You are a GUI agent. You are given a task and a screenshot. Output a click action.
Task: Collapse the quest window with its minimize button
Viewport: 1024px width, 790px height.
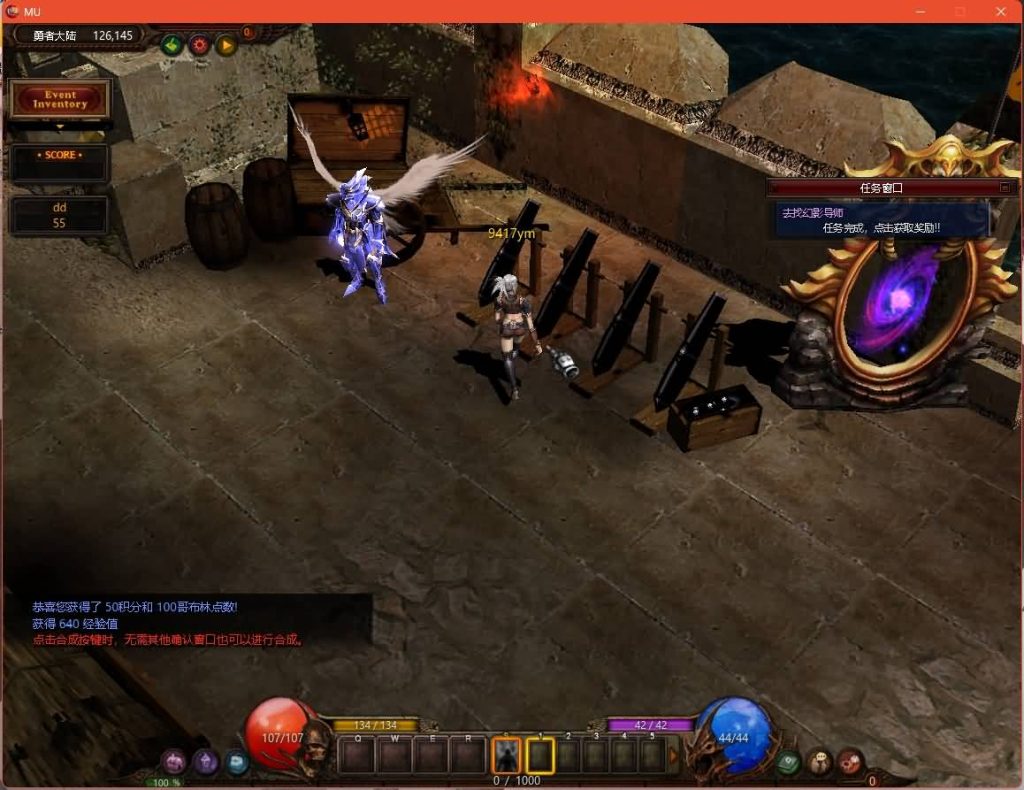click(x=1004, y=187)
